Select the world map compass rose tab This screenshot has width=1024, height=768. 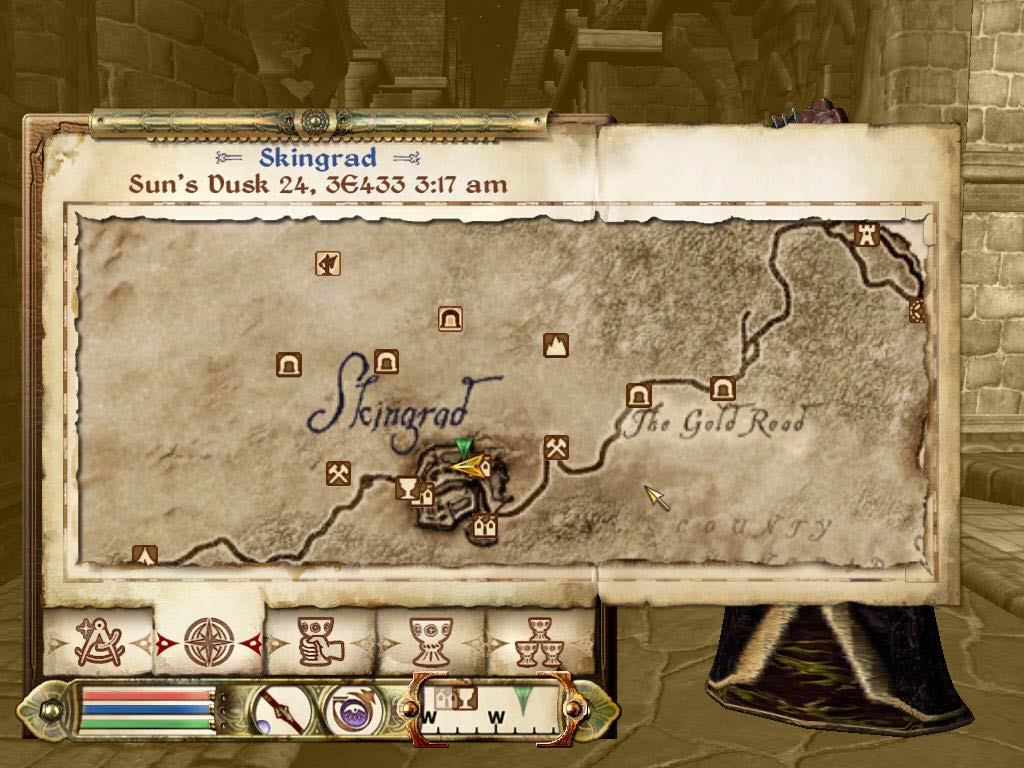pos(209,641)
